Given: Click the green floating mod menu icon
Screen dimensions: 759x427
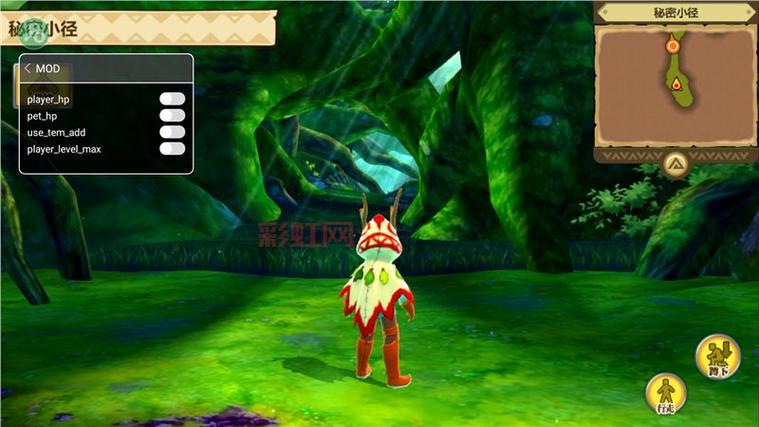Looking at the screenshot, I should click(x=37, y=32).
